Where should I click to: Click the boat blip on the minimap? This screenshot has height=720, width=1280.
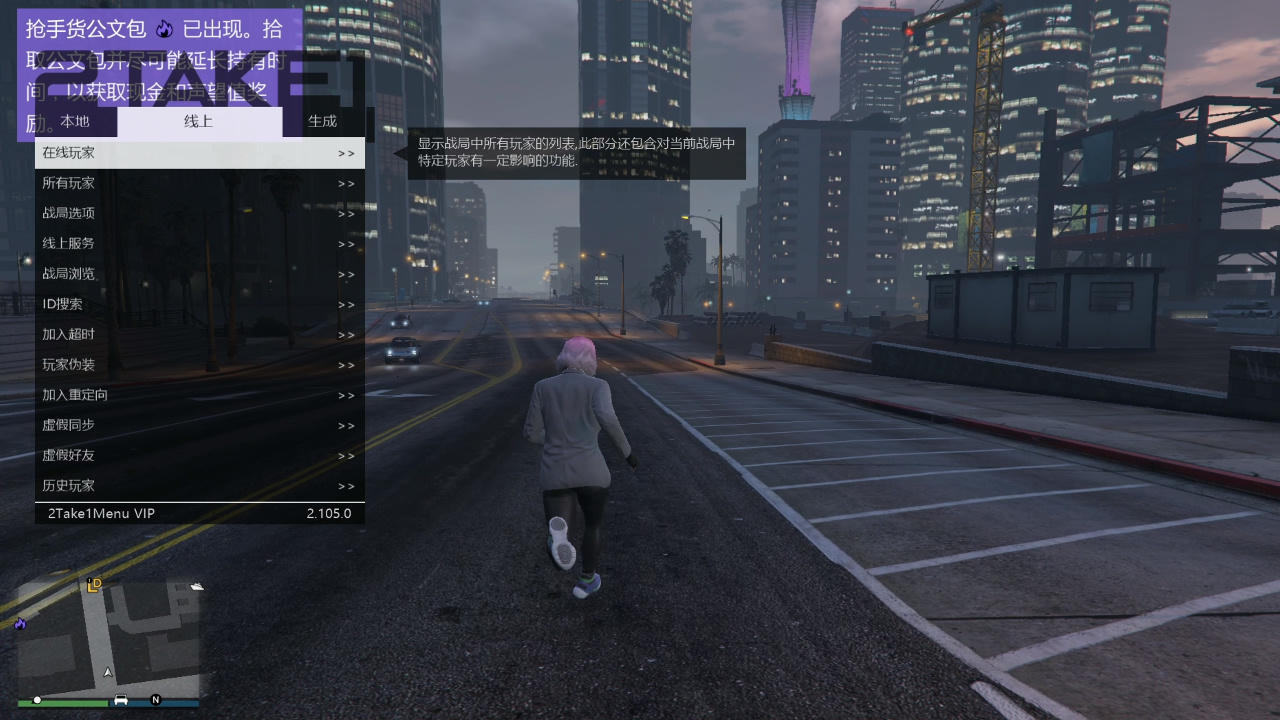(197, 586)
